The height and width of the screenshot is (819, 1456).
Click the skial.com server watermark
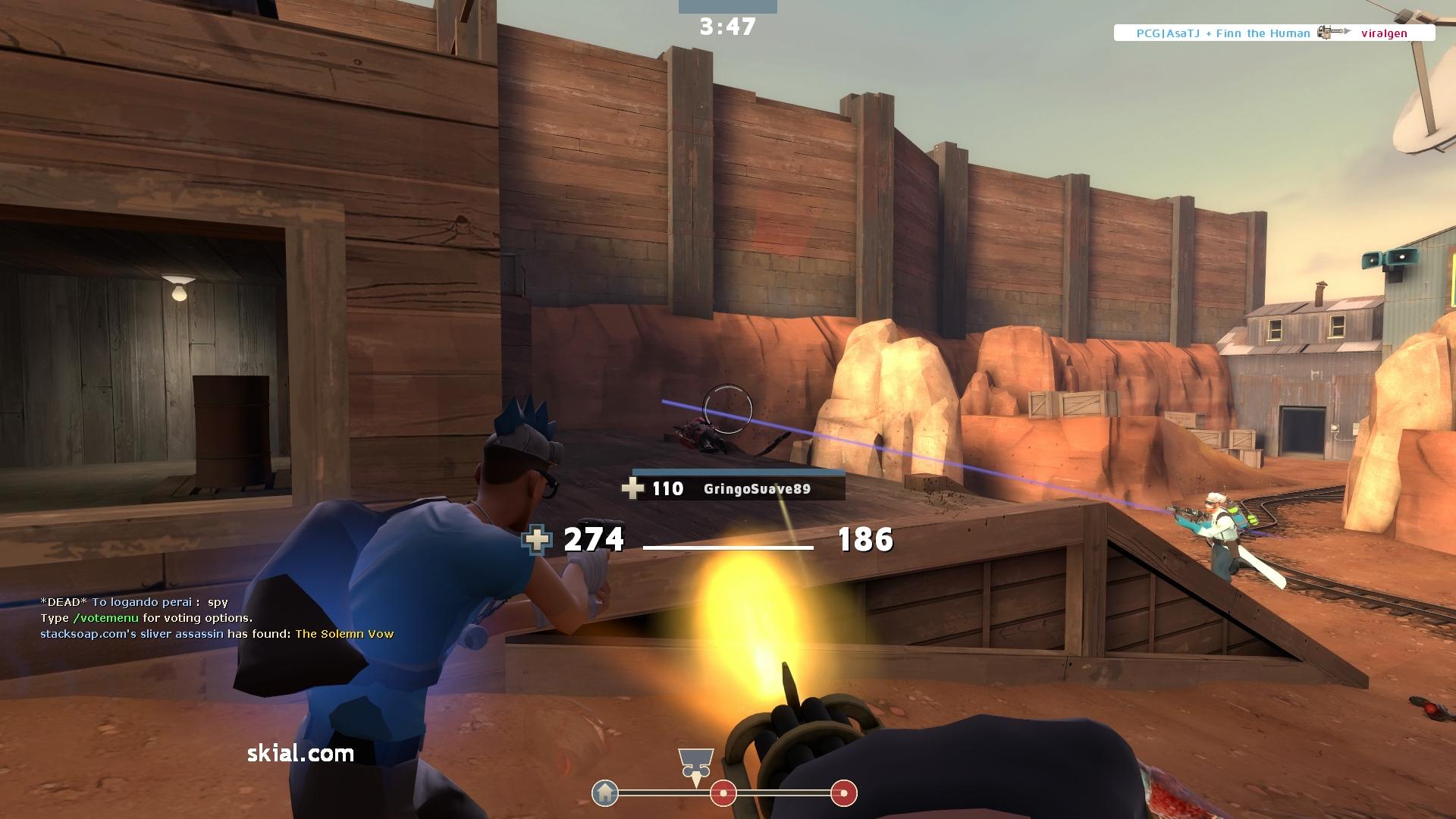(x=300, y=753)
